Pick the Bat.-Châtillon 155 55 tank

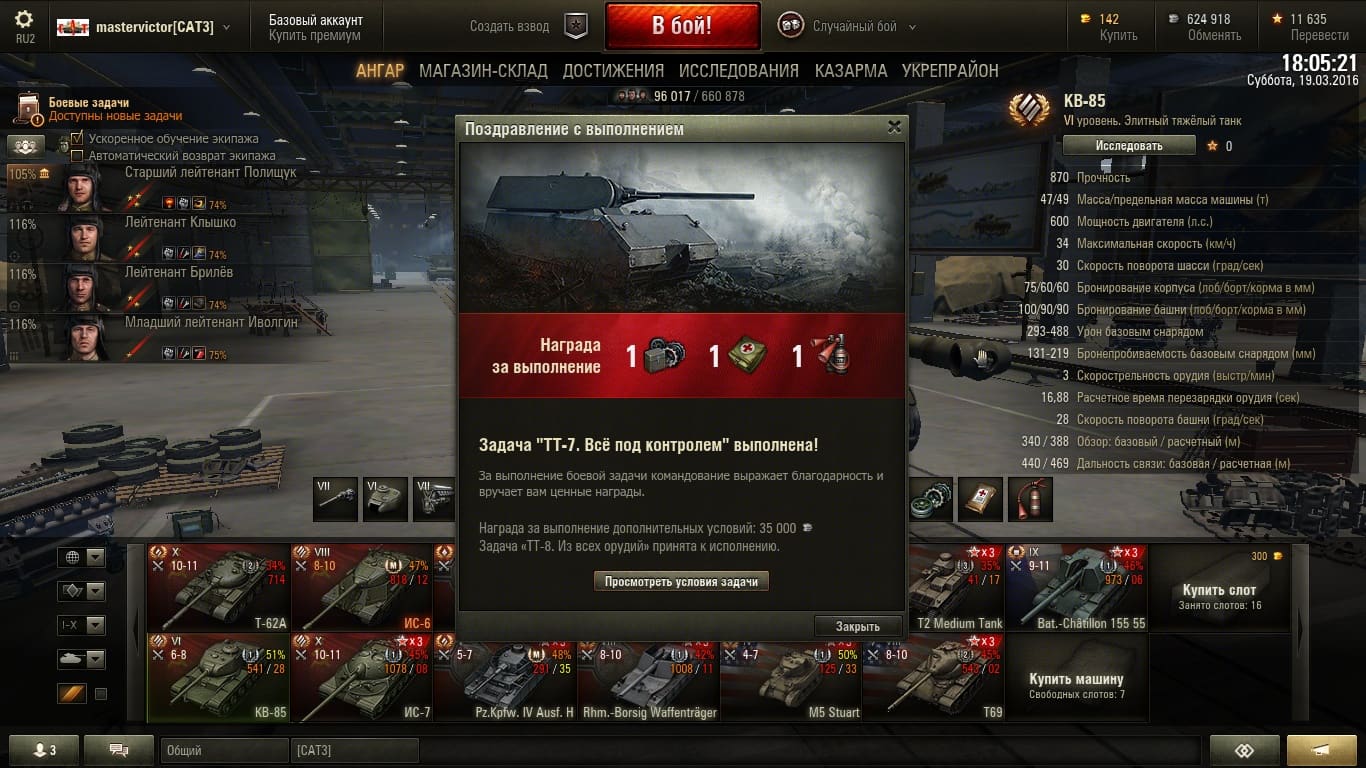[1076, 587]
